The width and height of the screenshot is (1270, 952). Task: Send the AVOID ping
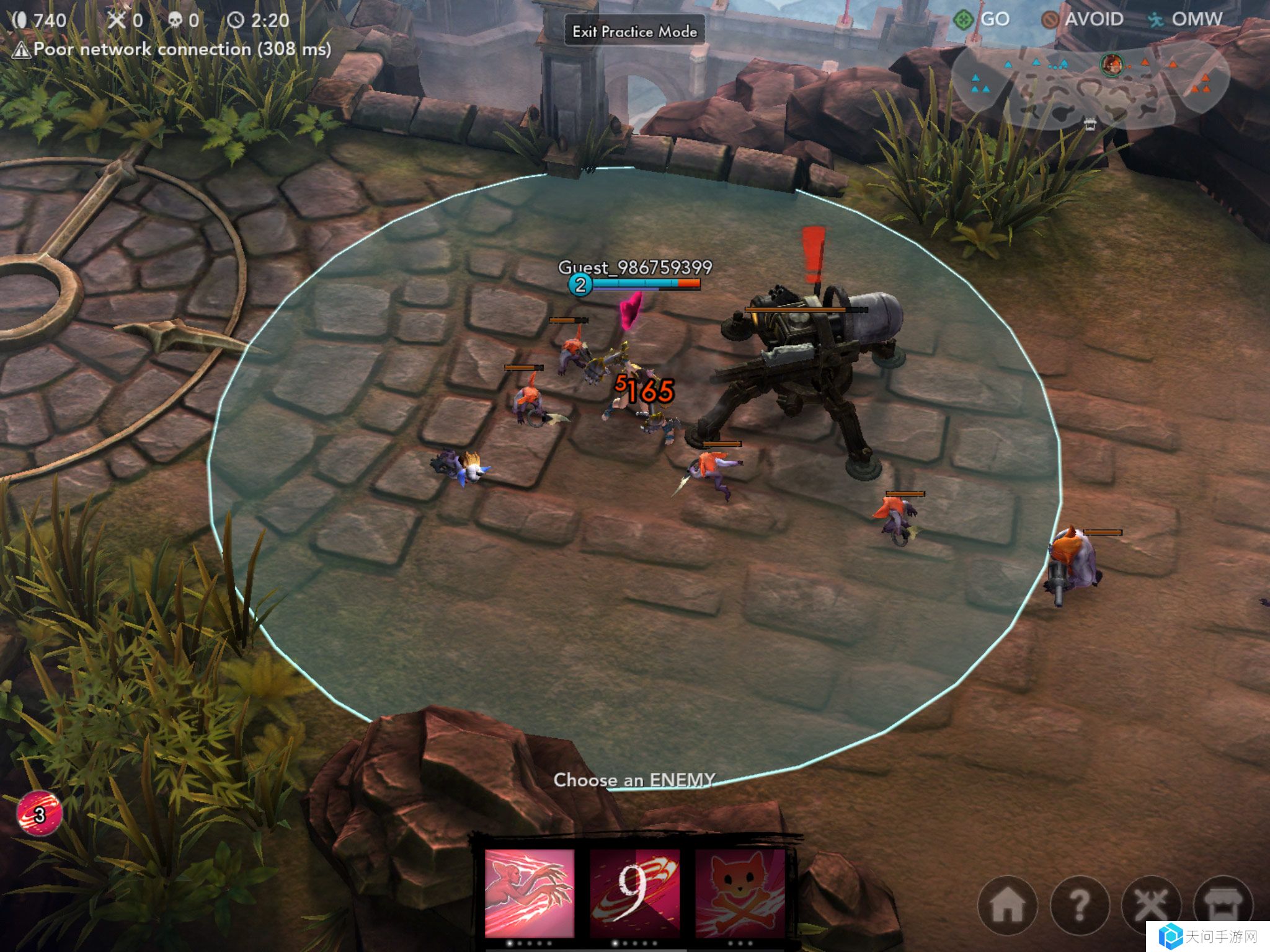(1083, 19)
